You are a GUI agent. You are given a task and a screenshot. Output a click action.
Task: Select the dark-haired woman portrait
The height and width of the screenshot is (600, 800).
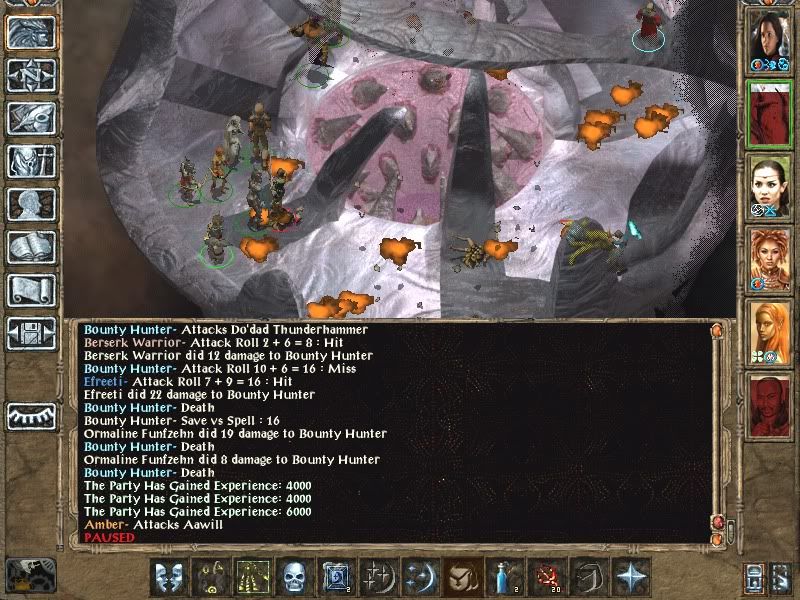[770, 40]
